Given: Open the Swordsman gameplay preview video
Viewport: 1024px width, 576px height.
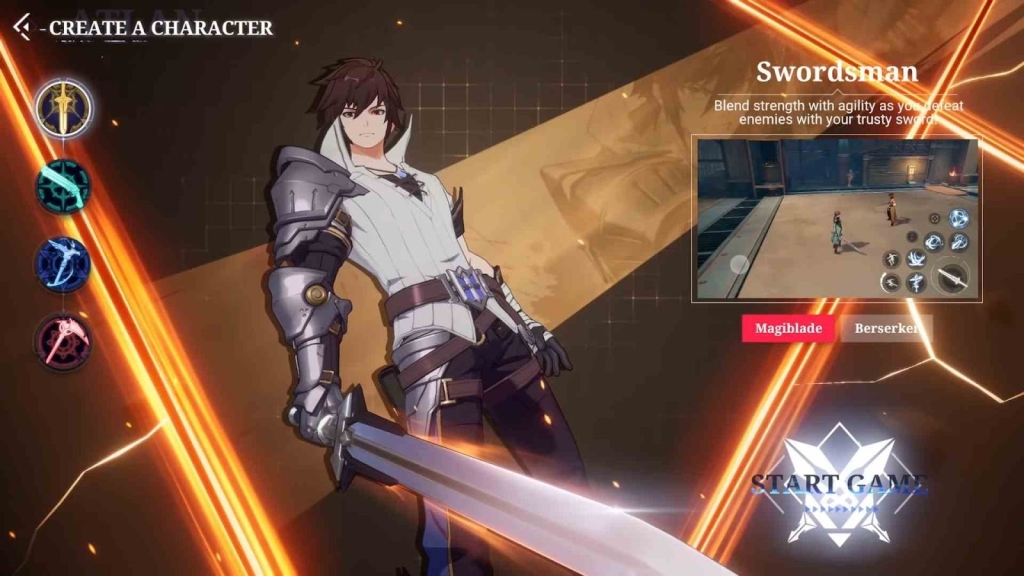Looking at the screenshot, I should click(x=834, y=220).
